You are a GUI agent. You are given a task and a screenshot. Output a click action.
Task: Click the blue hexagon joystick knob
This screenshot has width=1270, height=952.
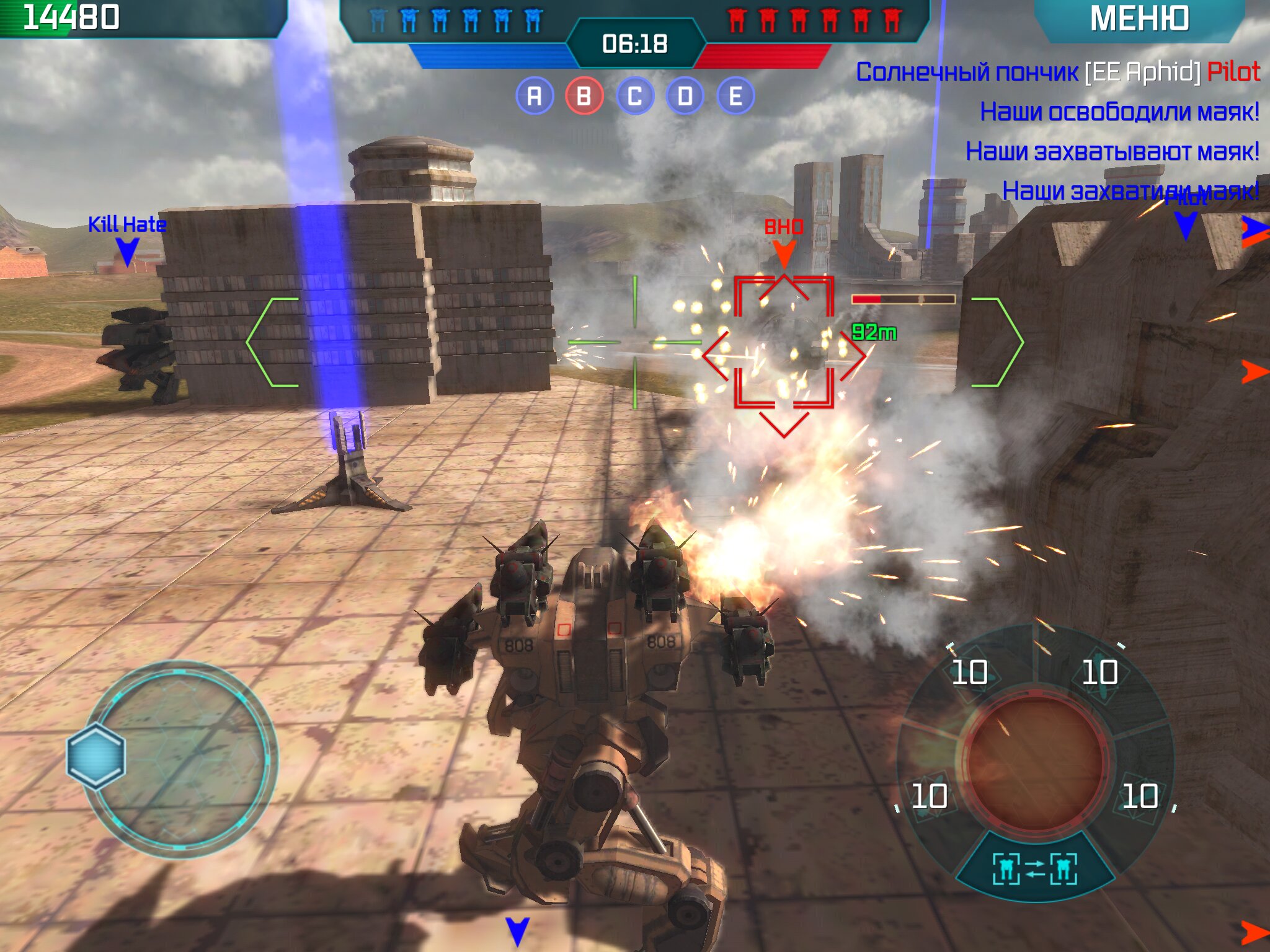click(x=96, y=756)
